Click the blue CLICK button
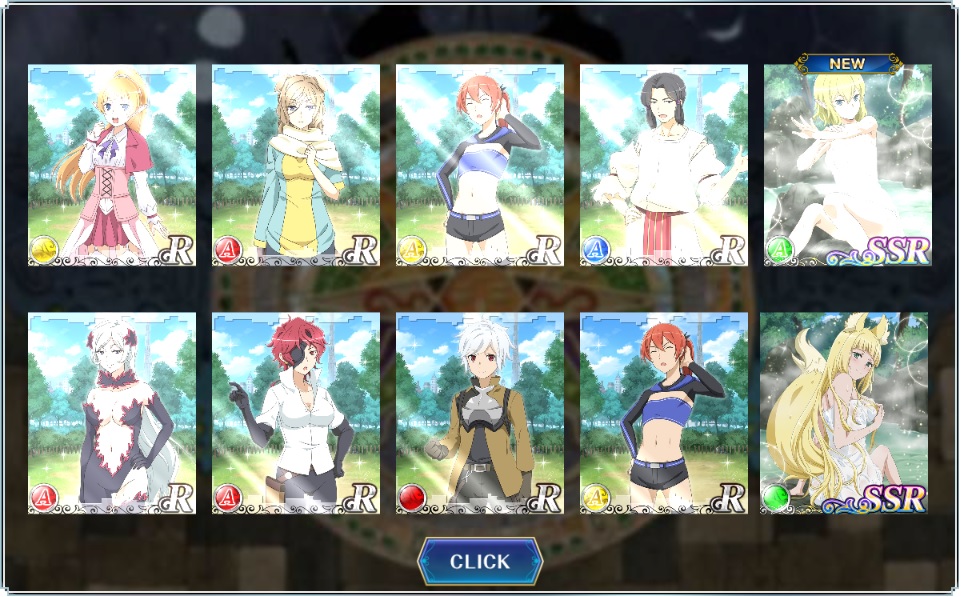 (x=480, y=561)
